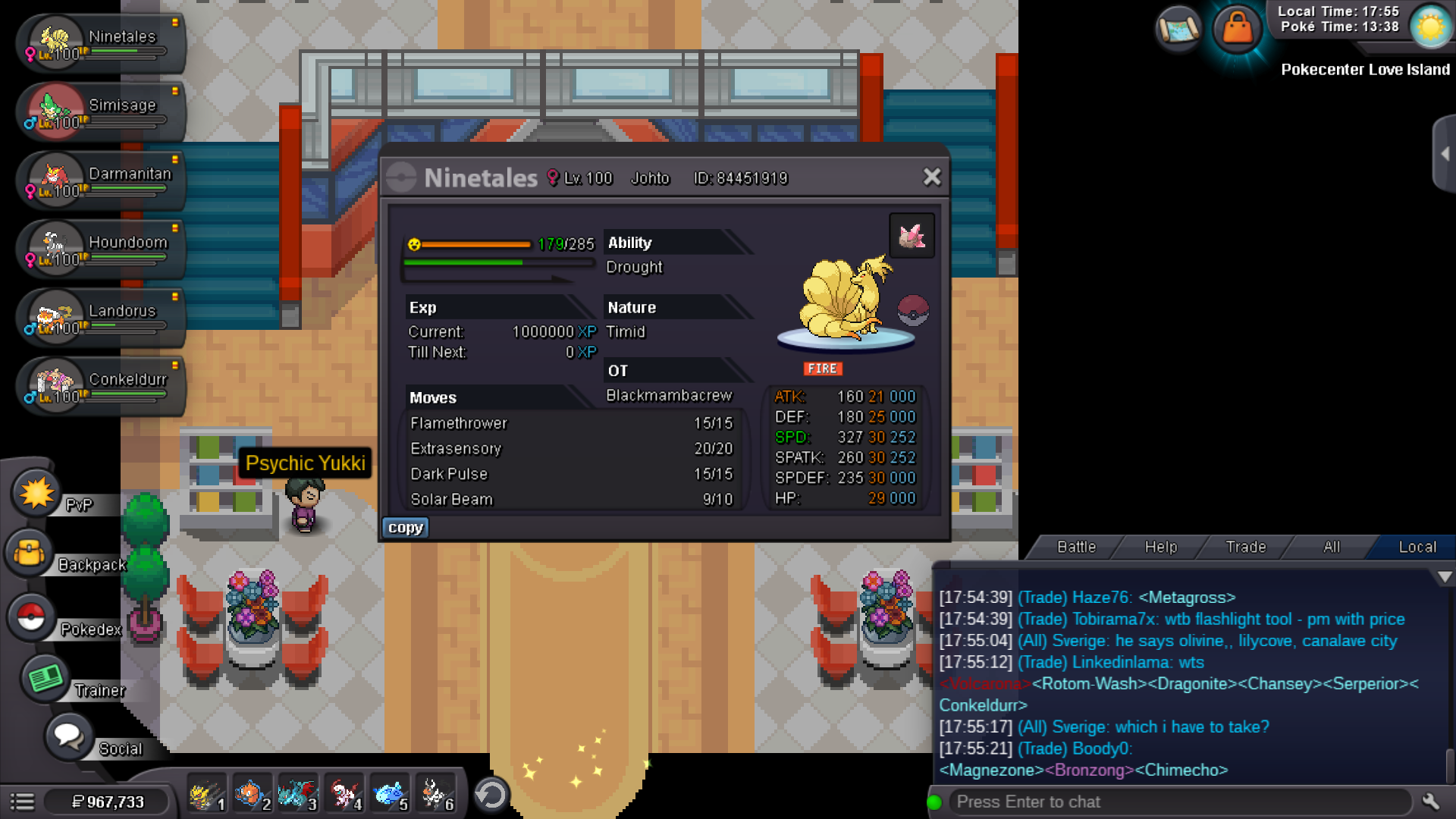Open the map icon
The height and width of the screenshot is (819, 1456).
click(x=1178, y=29)
